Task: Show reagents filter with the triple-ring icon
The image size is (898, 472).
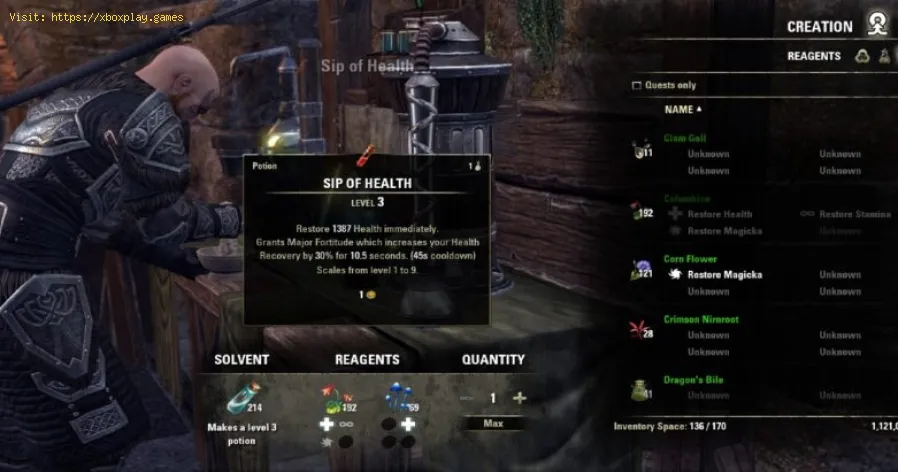Action: [862, 57]
